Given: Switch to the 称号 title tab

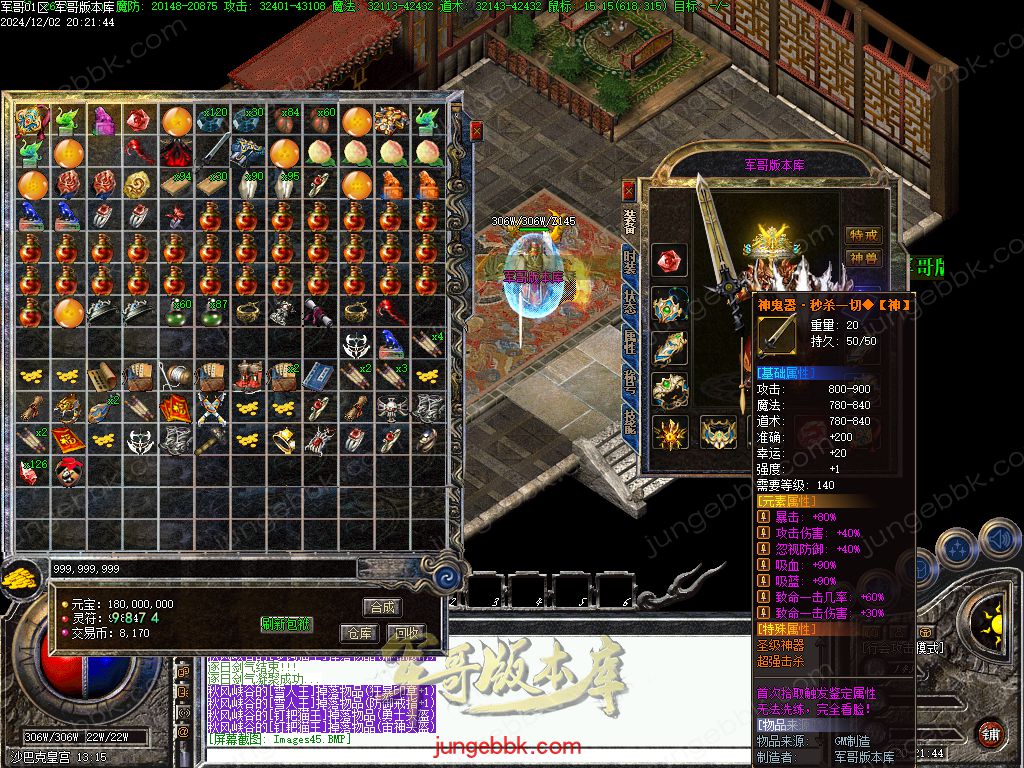Looking at the screenshot, I should tap(629, 383).
